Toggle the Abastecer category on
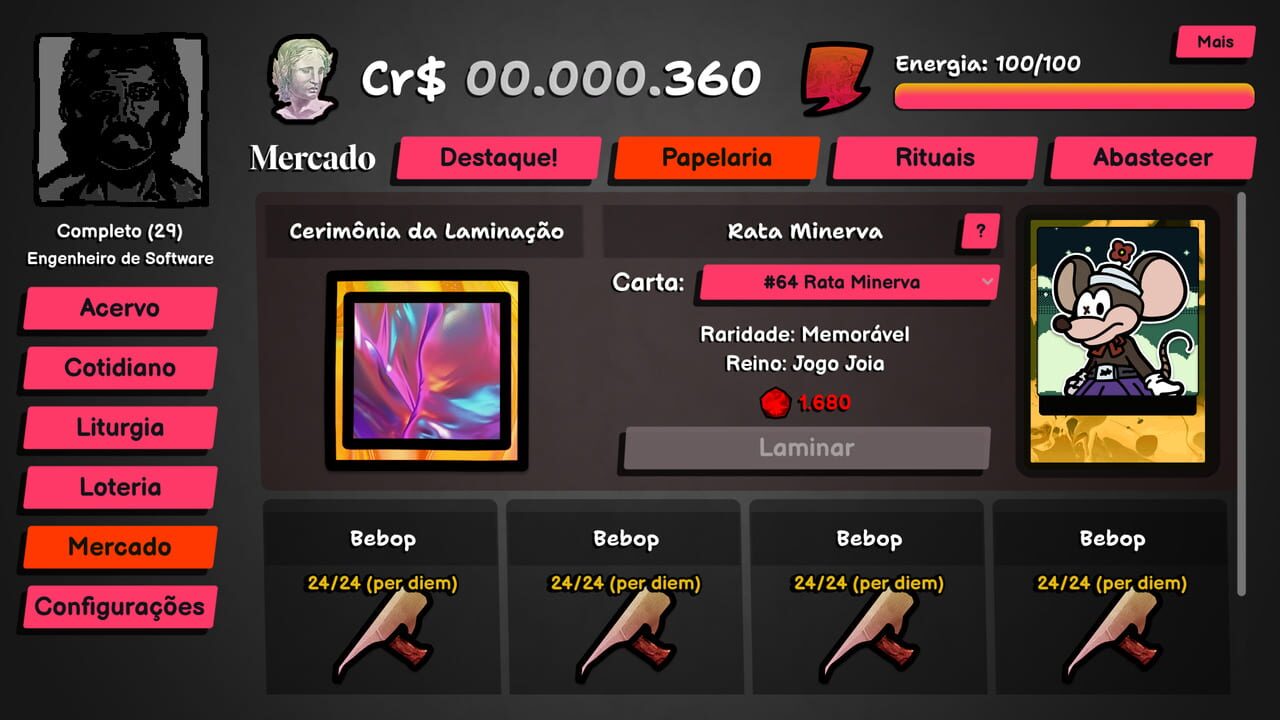The height and width of the screenshot is (720, 1280). coord(1150,157)
